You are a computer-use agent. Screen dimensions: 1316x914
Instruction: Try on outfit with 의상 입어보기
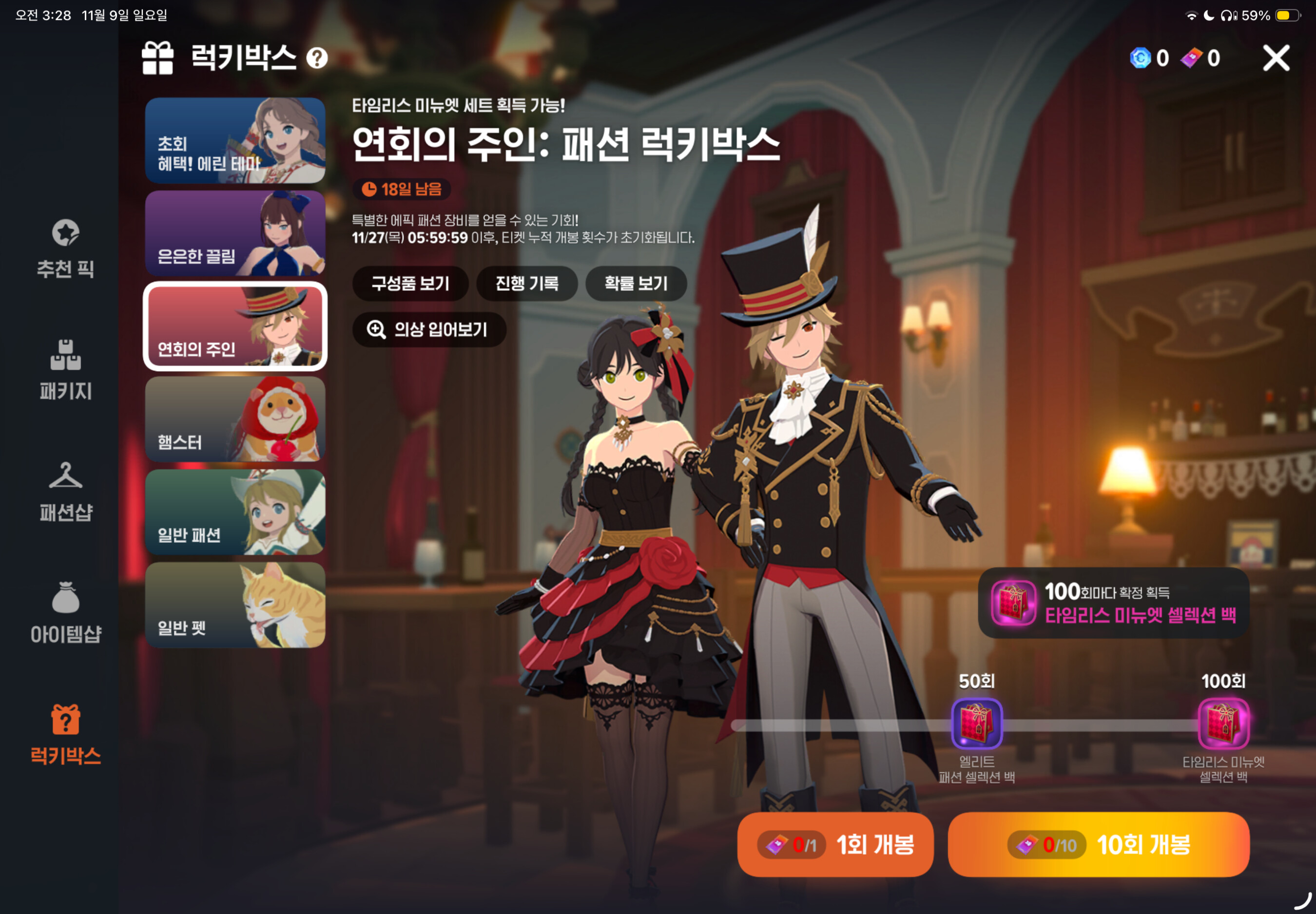(x=429, y=329)
